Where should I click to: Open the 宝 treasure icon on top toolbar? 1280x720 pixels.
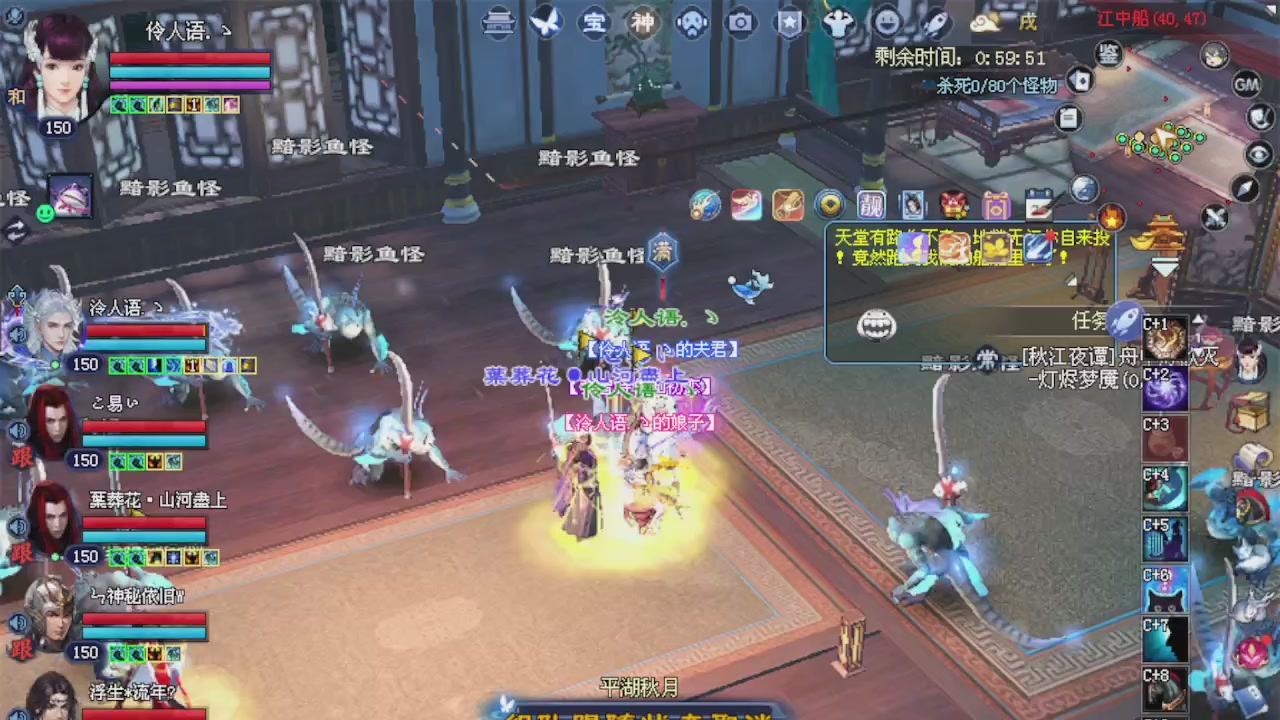595,21
